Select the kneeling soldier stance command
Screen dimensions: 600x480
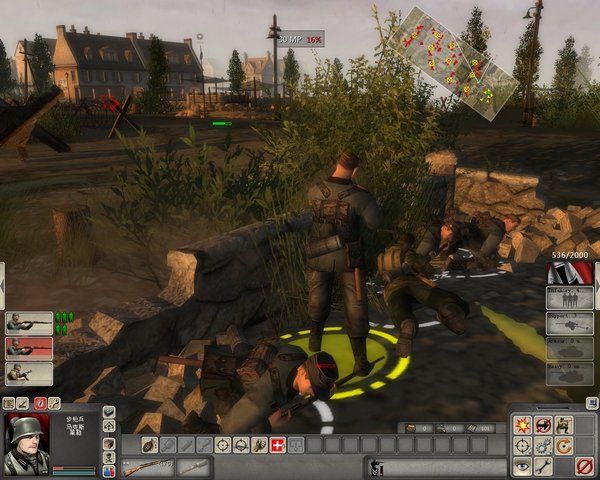click(564, 423)
